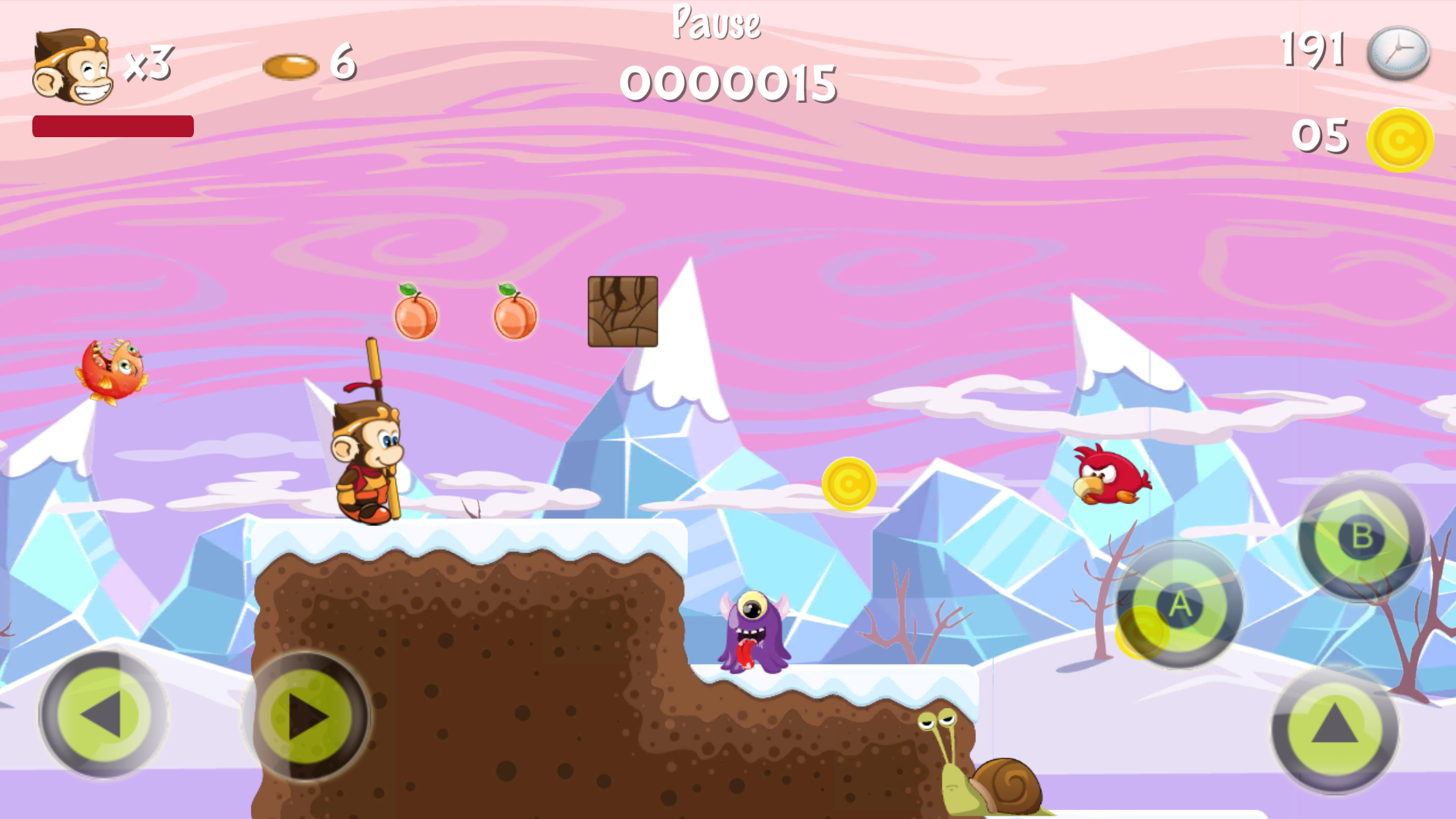Tap the left arrow move button
The image size is (1456, 819).
104,714
